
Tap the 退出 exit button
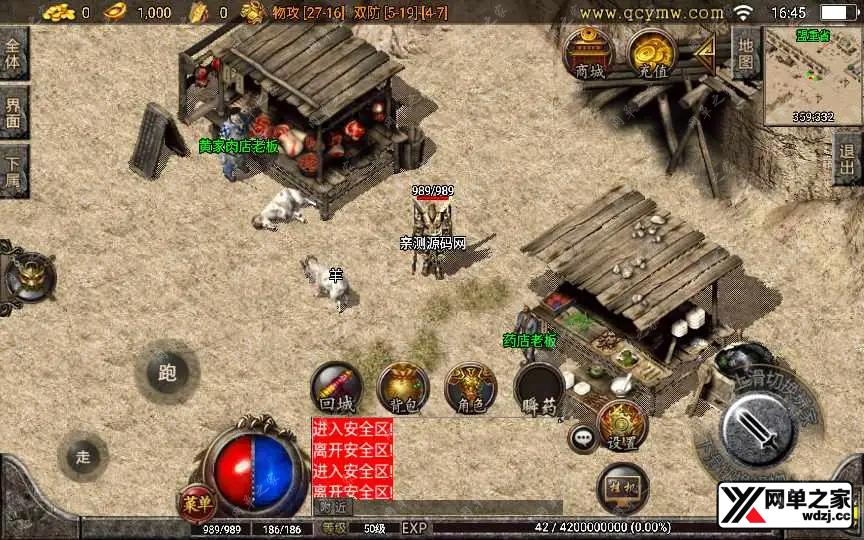[848, 159]
